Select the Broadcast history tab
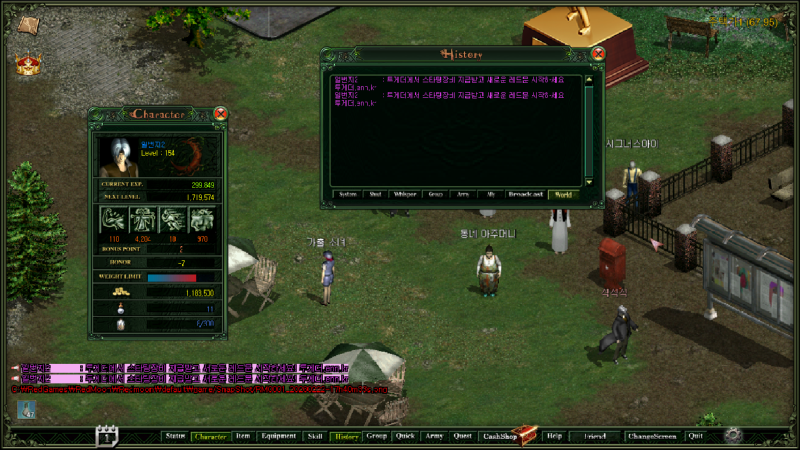The width and height of the screenshot is (800, 450). click(x=525, y=195)
